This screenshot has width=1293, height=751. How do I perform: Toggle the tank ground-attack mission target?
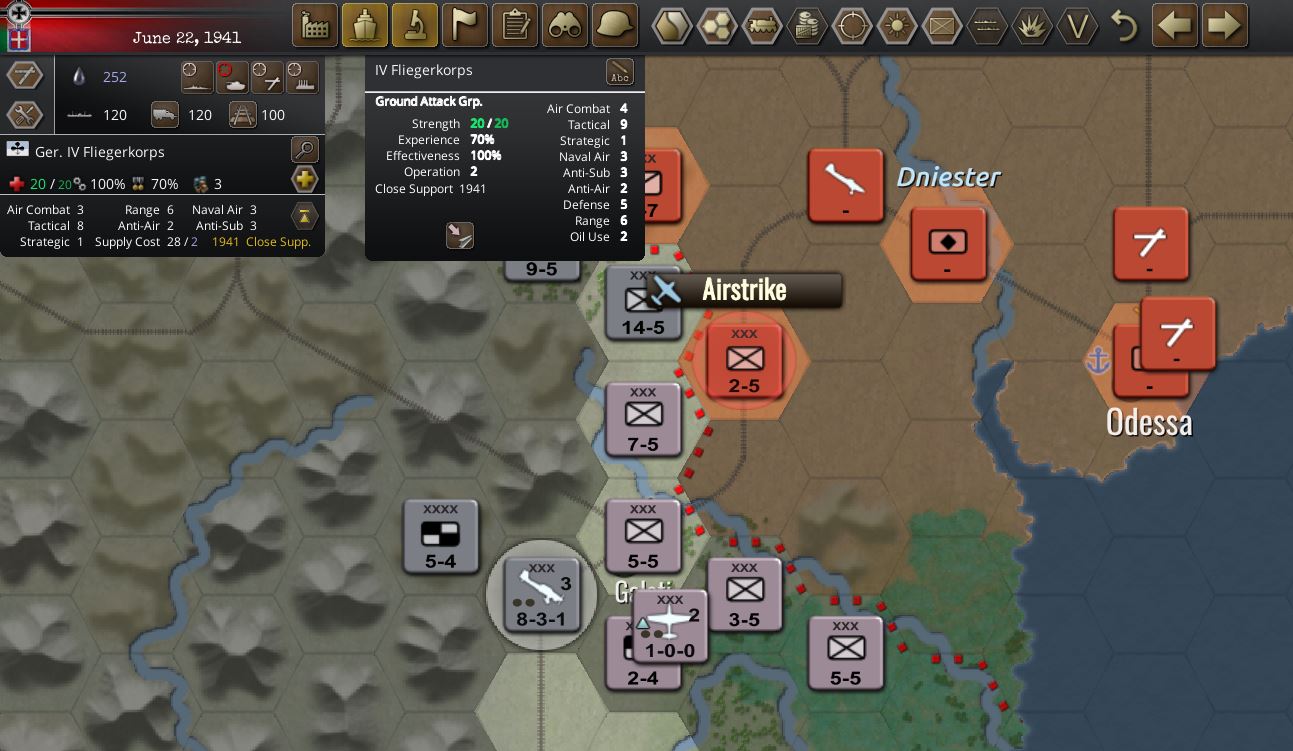231,78
